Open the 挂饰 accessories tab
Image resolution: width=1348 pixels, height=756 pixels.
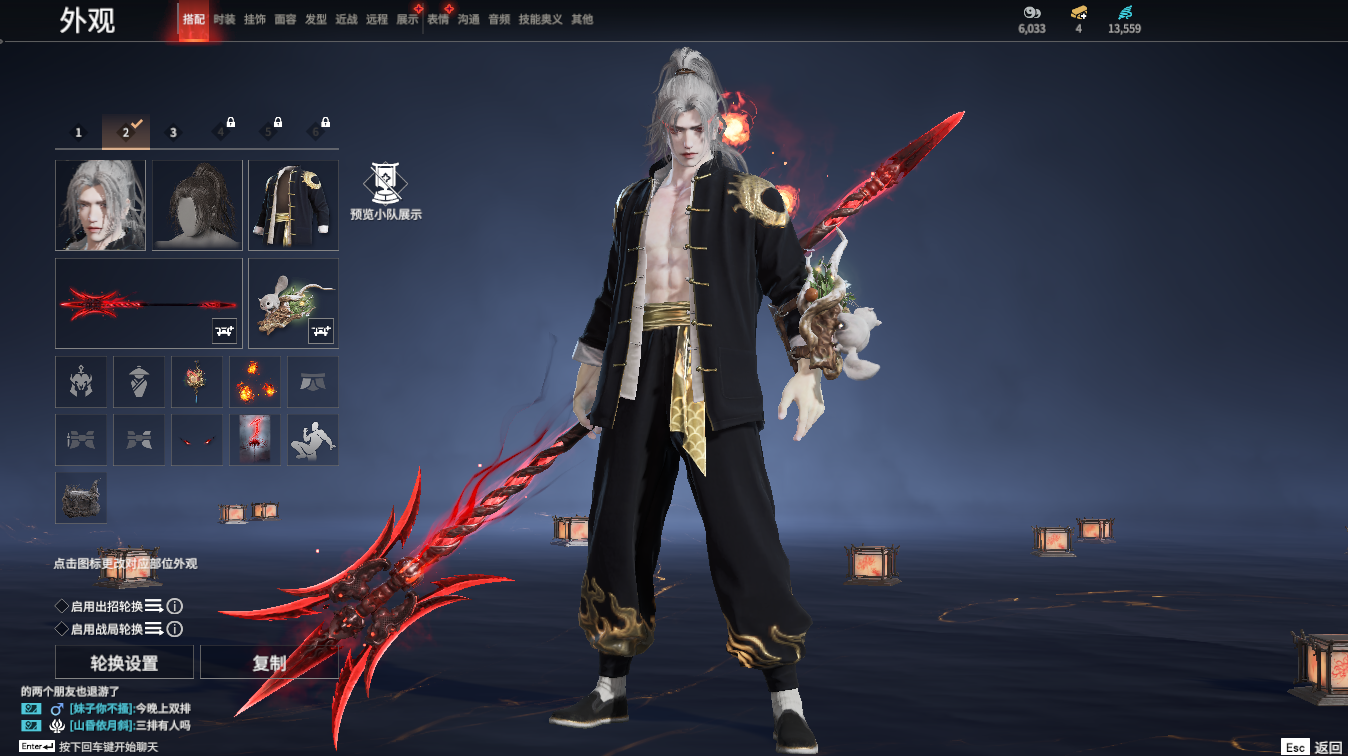(255, 19)
